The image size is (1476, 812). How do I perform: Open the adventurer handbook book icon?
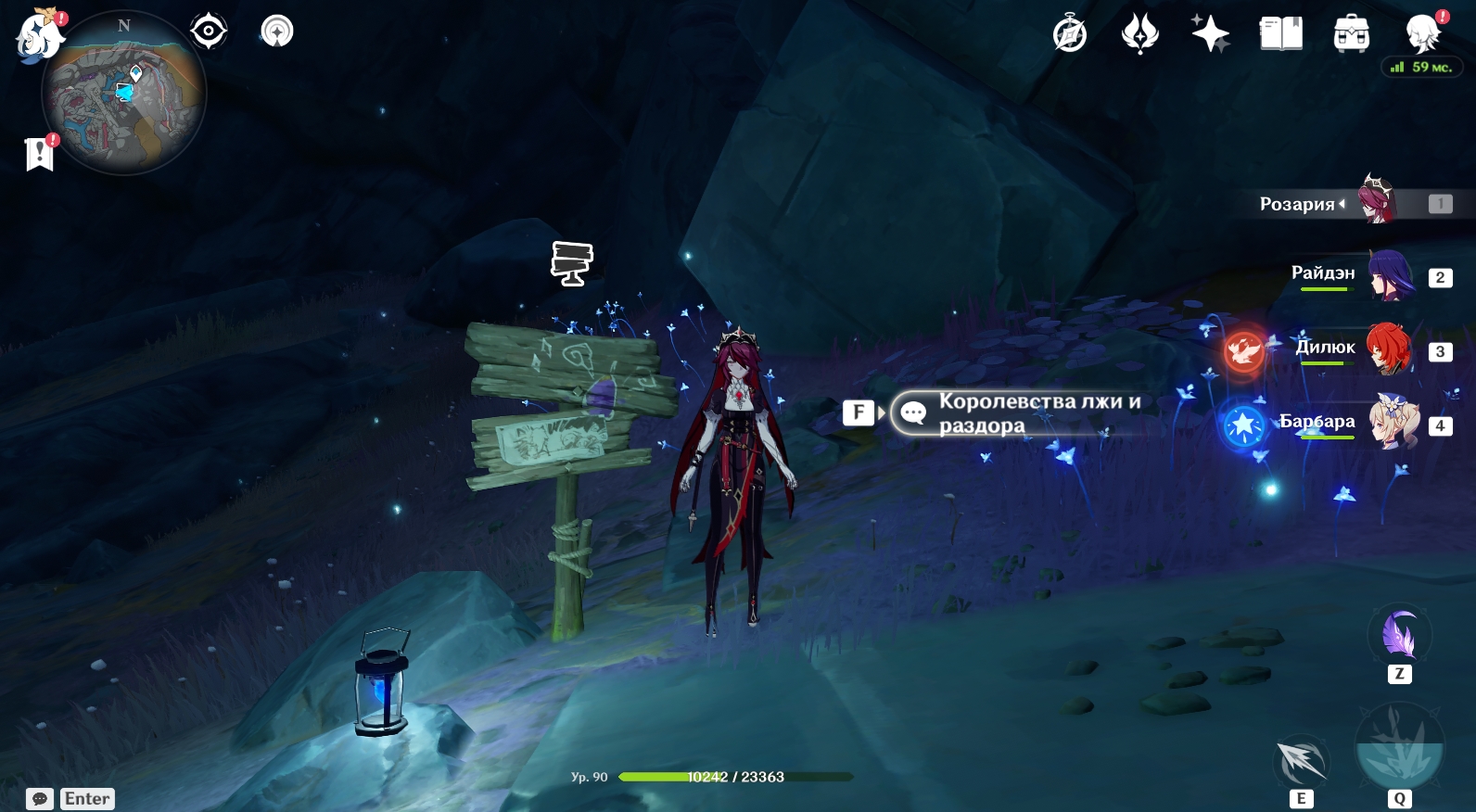coord(1280,34)
